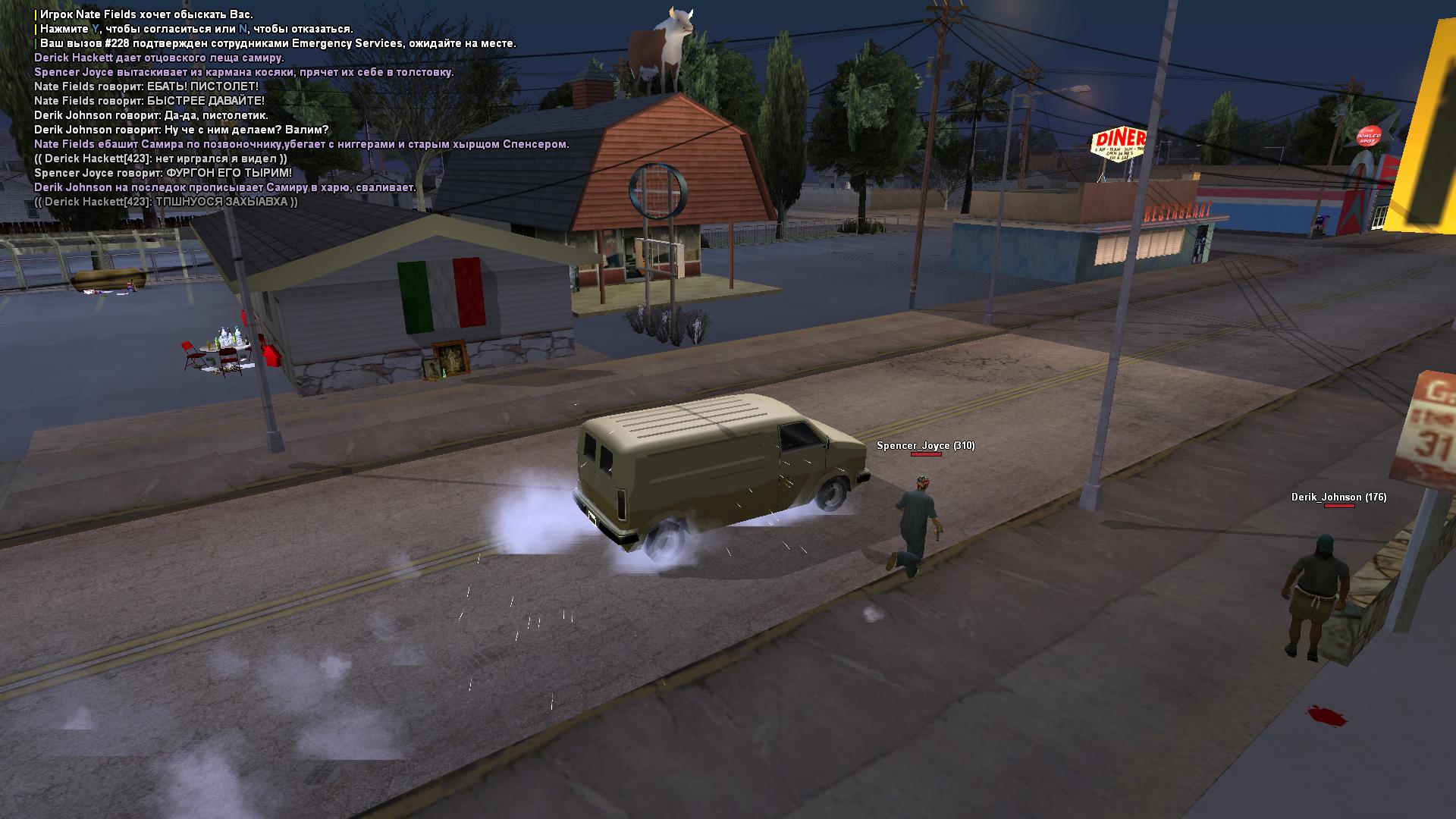This screenshot has width=1456, height=819.
Task: Select the Emergency Services call #228 message
Action: point(278,43)
